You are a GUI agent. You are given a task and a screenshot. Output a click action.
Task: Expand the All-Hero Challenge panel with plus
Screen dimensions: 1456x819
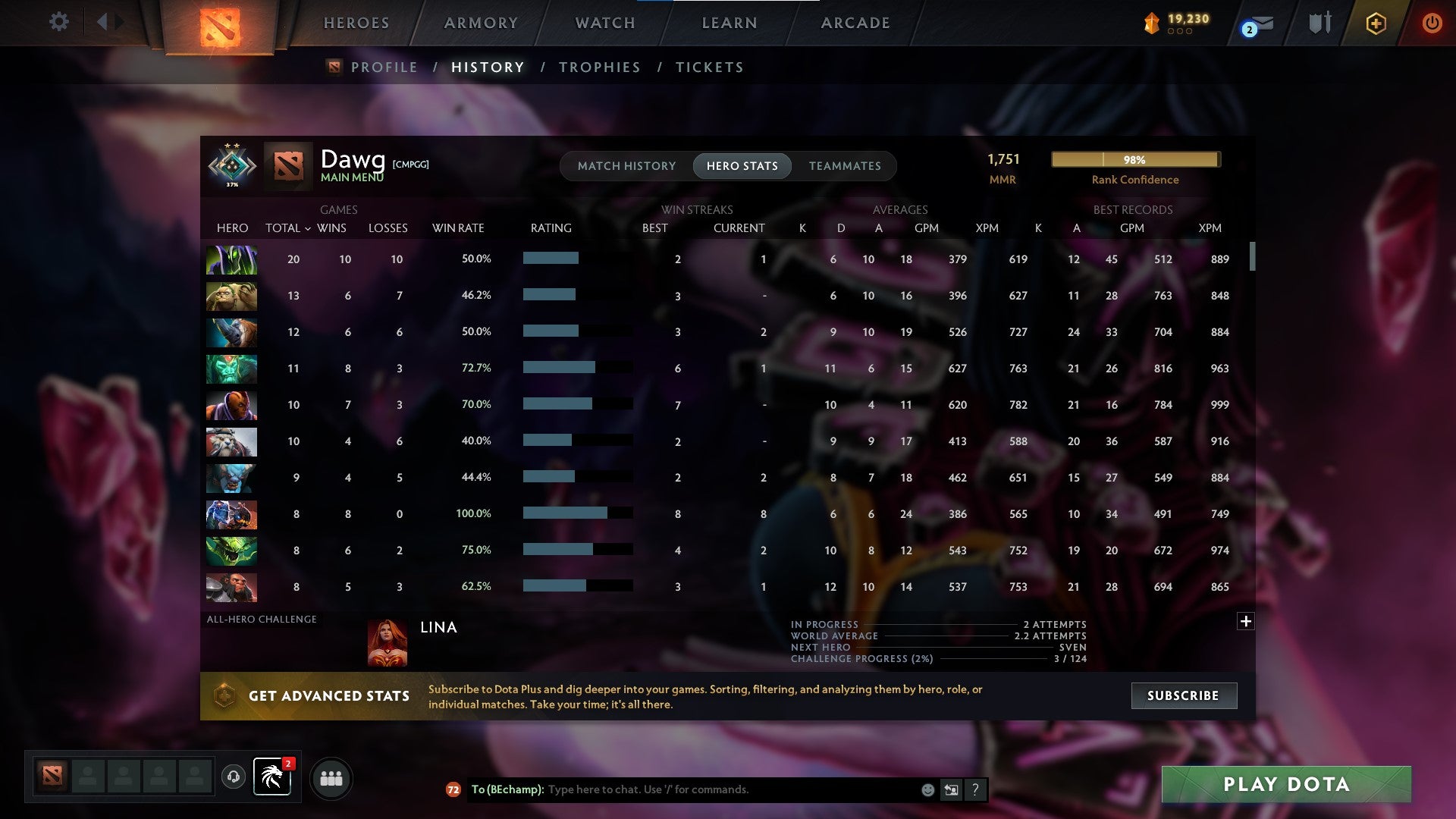point(1246,621)
